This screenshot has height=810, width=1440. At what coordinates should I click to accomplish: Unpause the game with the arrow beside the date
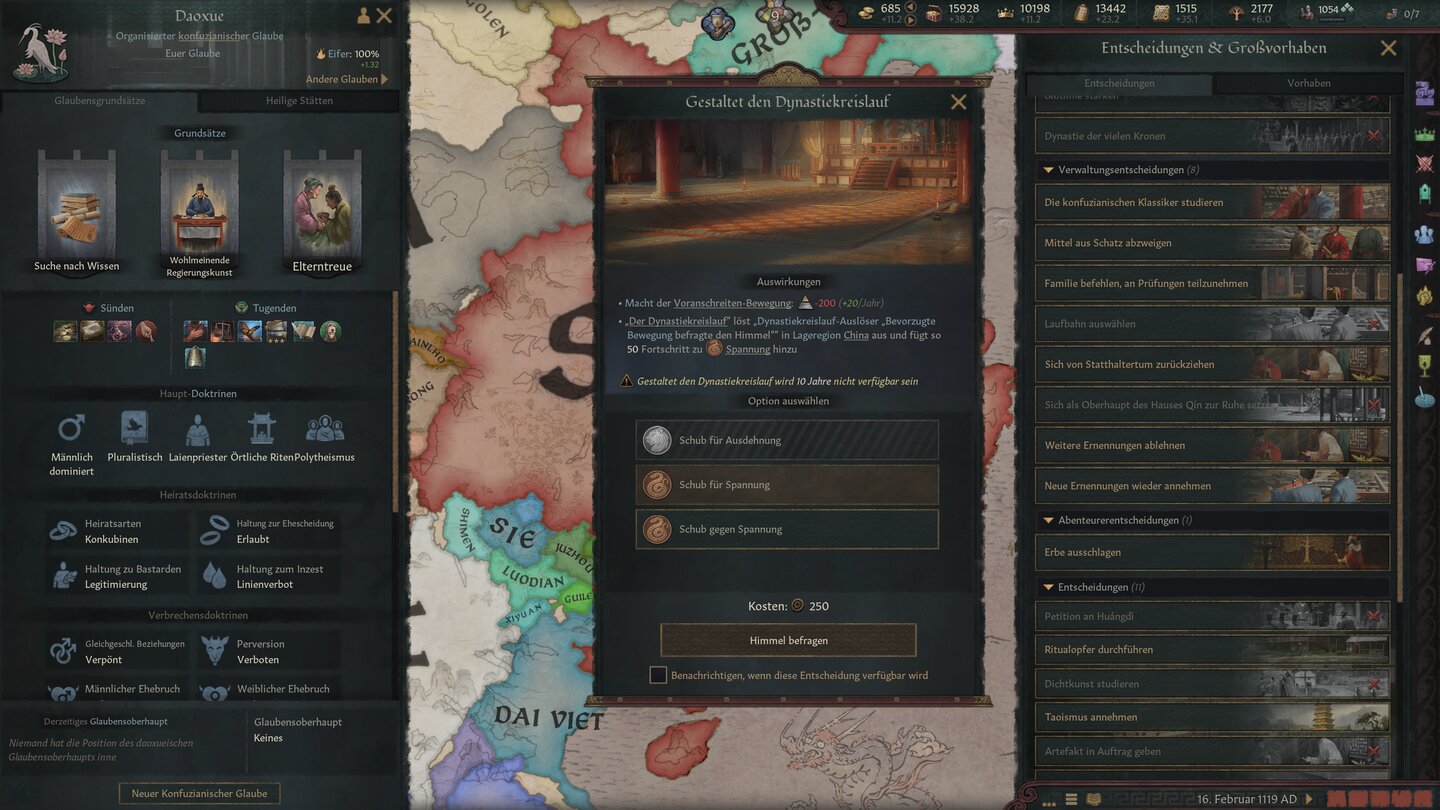click(1308, 798)
